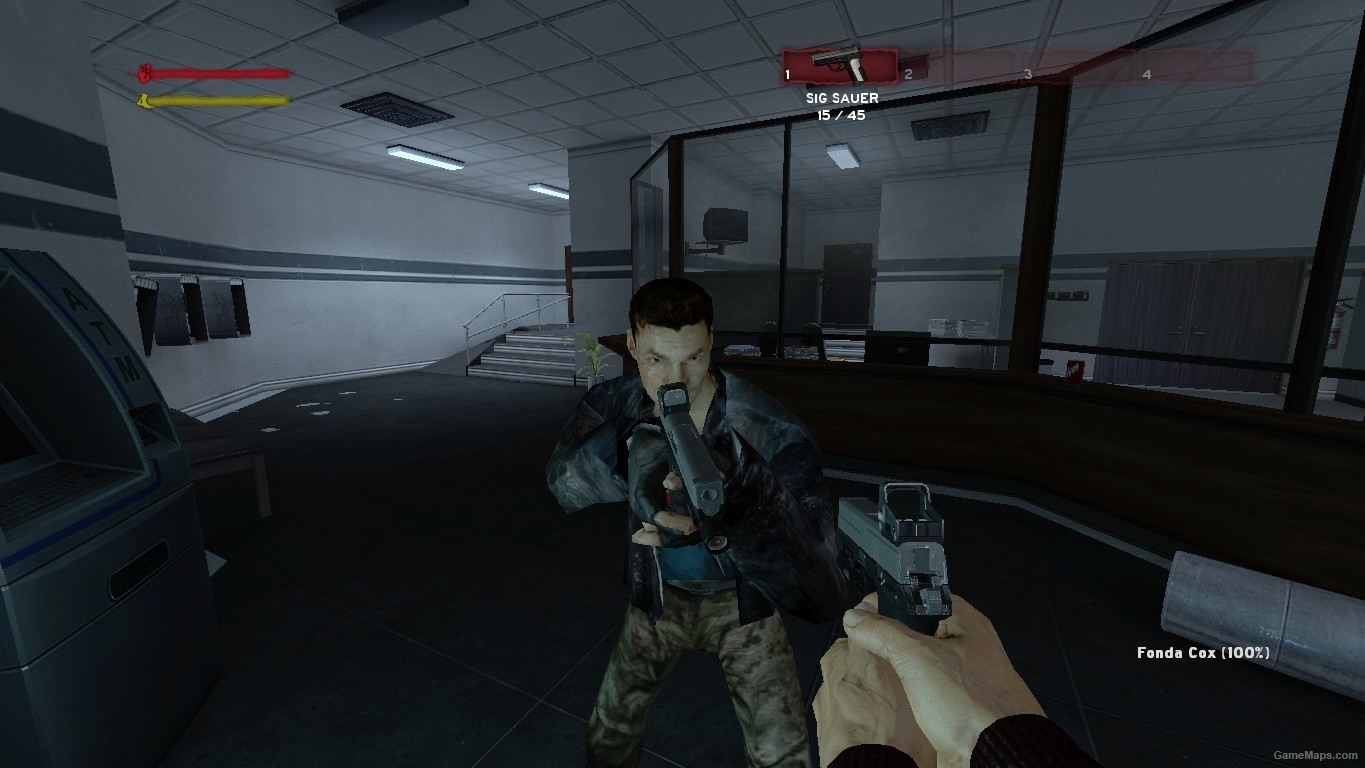Select the SIG SAUER pistol icon
This screenshot has width=1365, height=768.
840,64
